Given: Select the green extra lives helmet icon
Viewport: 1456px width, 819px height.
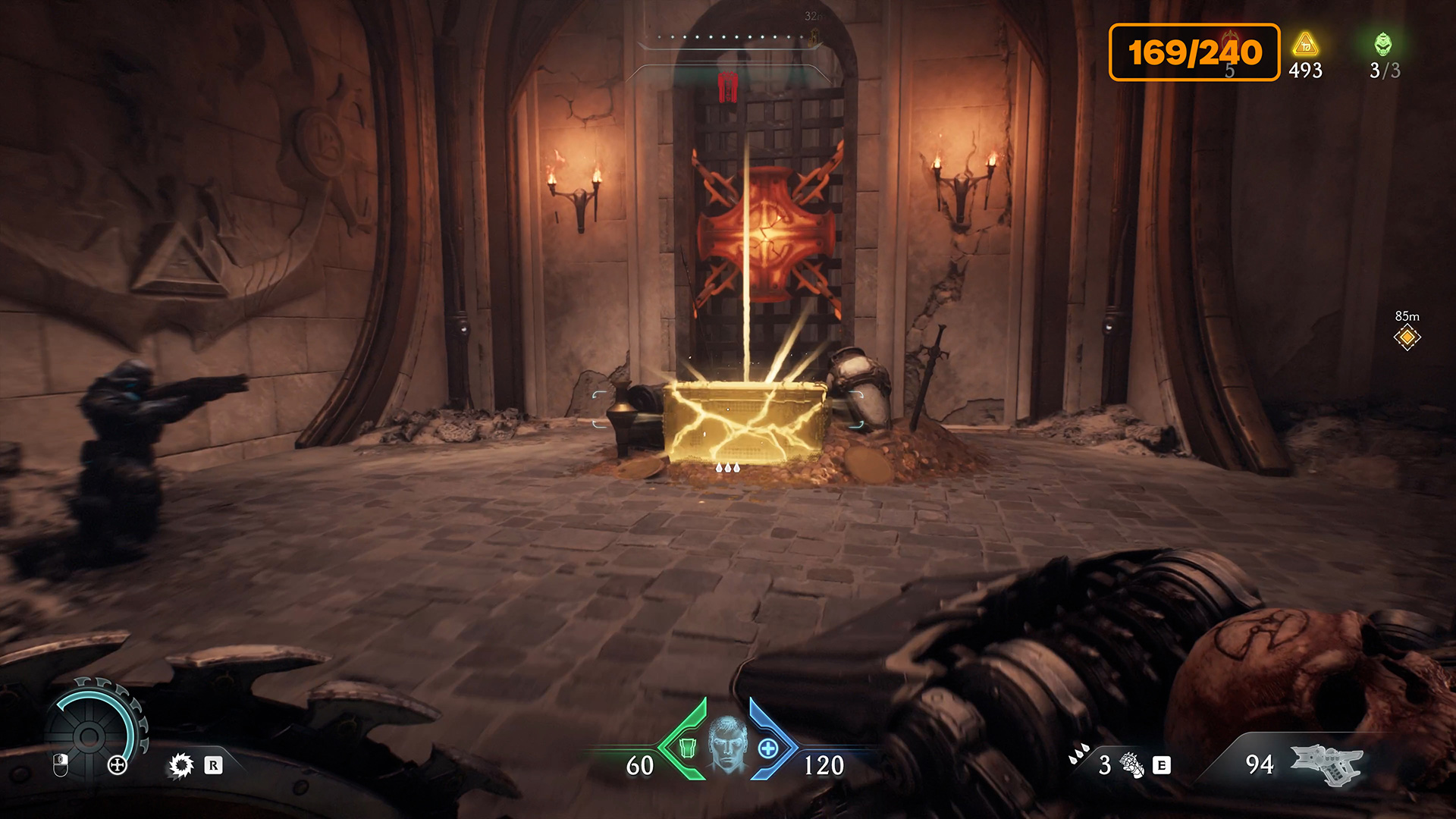Looking at the screenshot, I should click(x=1383, y=44).
